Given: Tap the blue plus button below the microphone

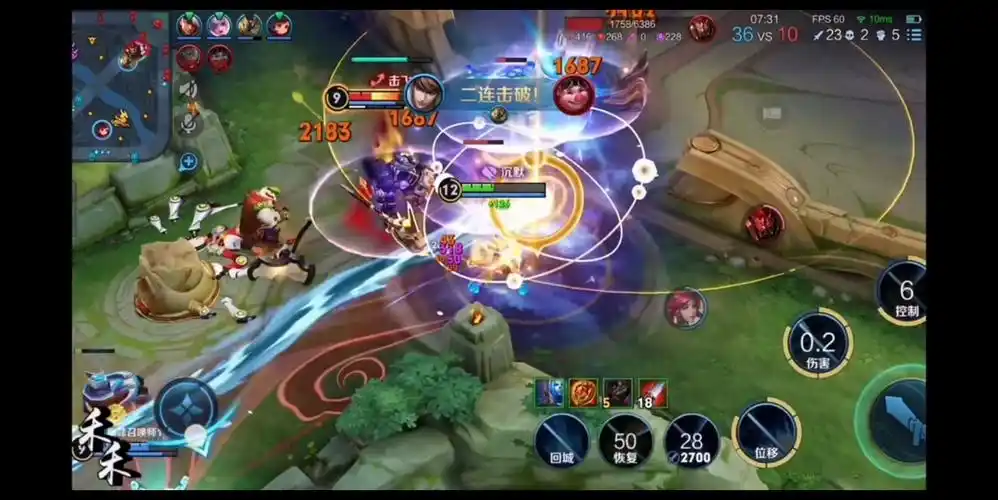Looking at the screenshot, I should (188, 160).
